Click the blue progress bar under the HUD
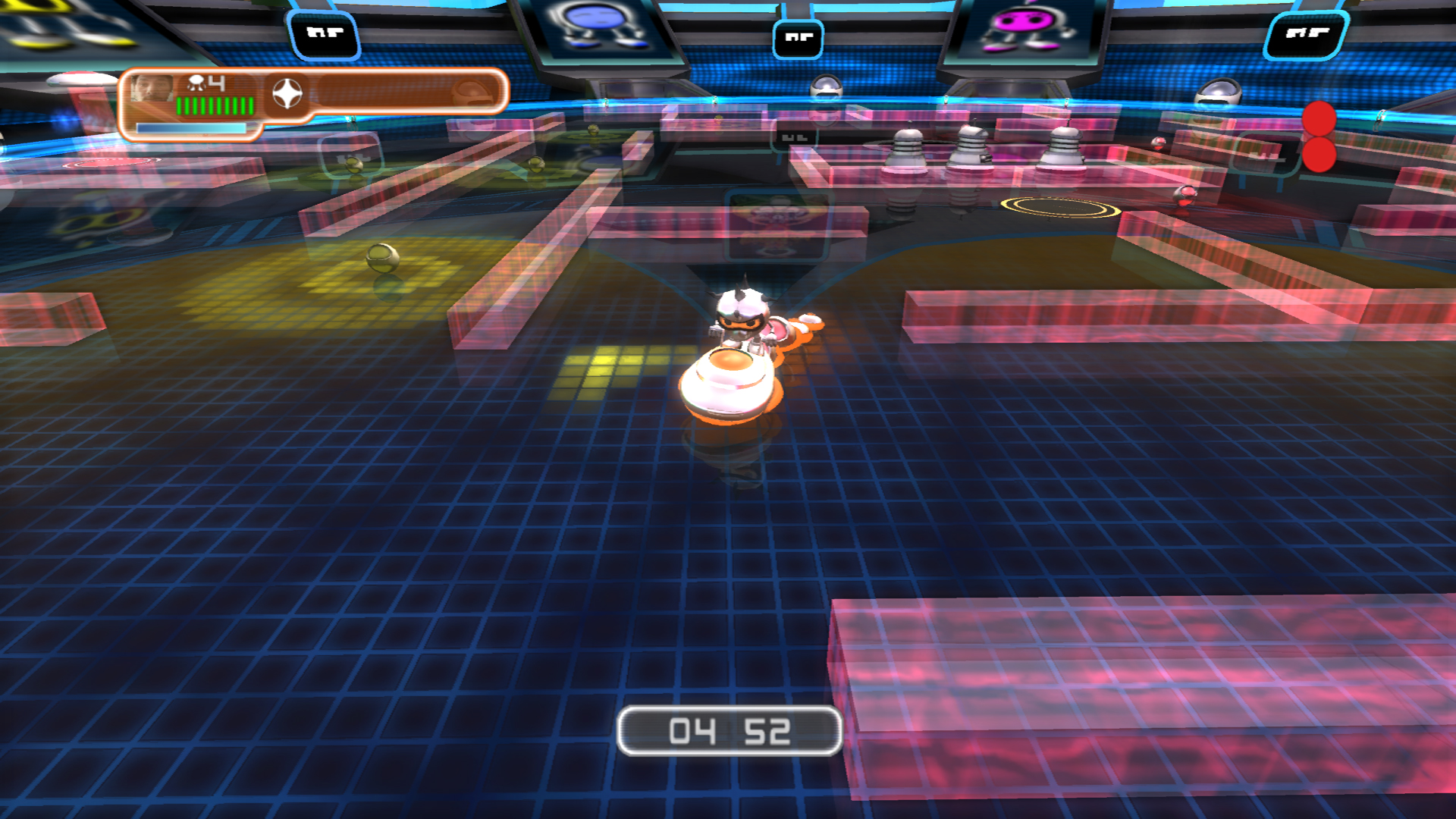1456x819 pixels. 192,129
